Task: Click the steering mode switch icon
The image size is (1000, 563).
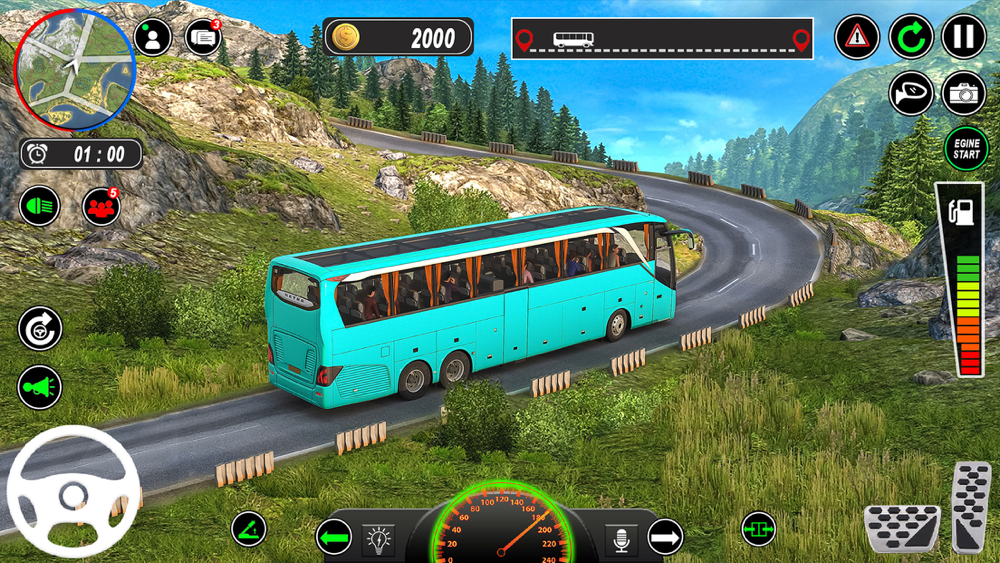Action: click(x=40, y=328)
